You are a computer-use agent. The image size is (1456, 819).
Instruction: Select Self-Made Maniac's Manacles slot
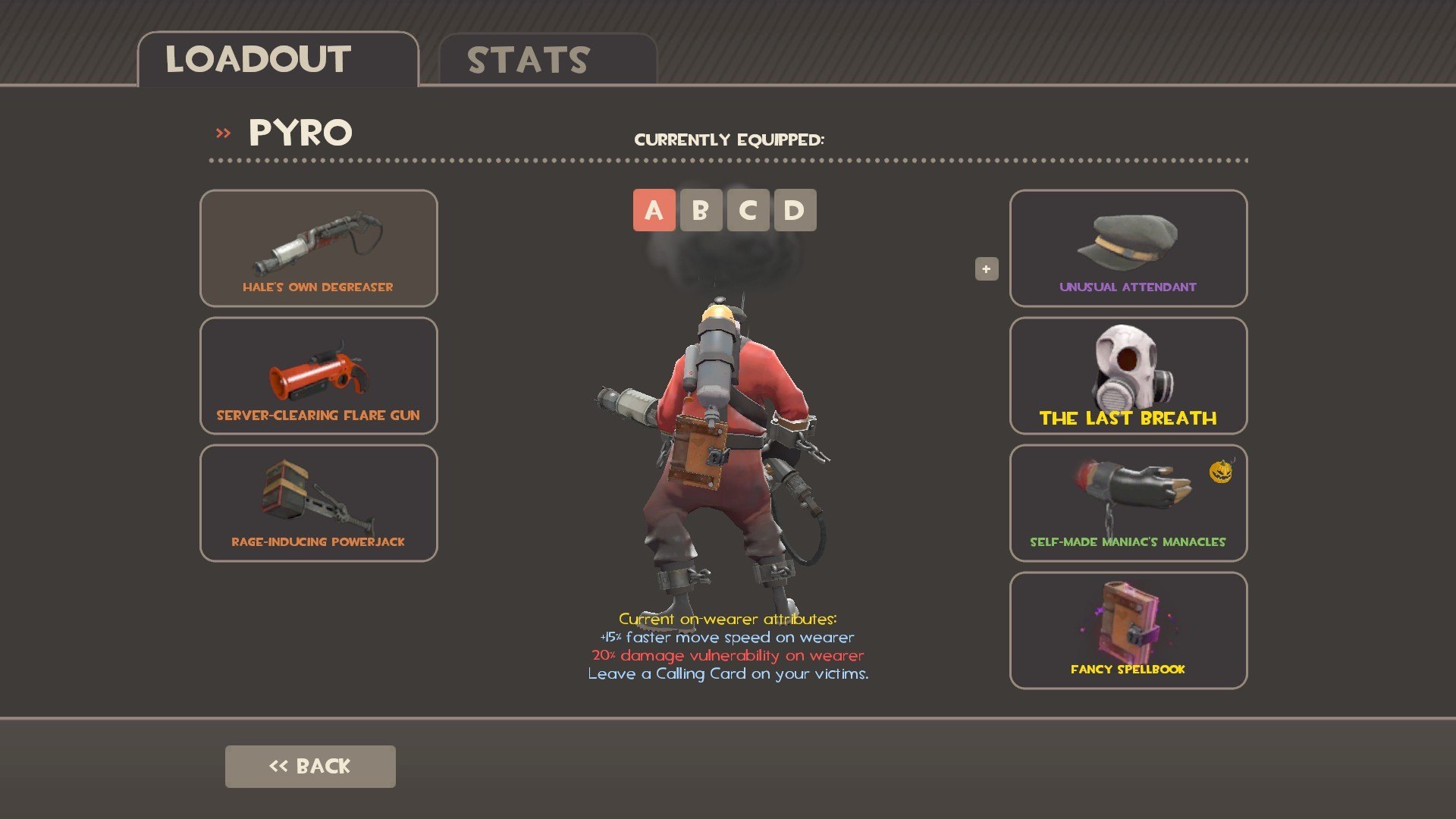click(x=1128, y=503)
